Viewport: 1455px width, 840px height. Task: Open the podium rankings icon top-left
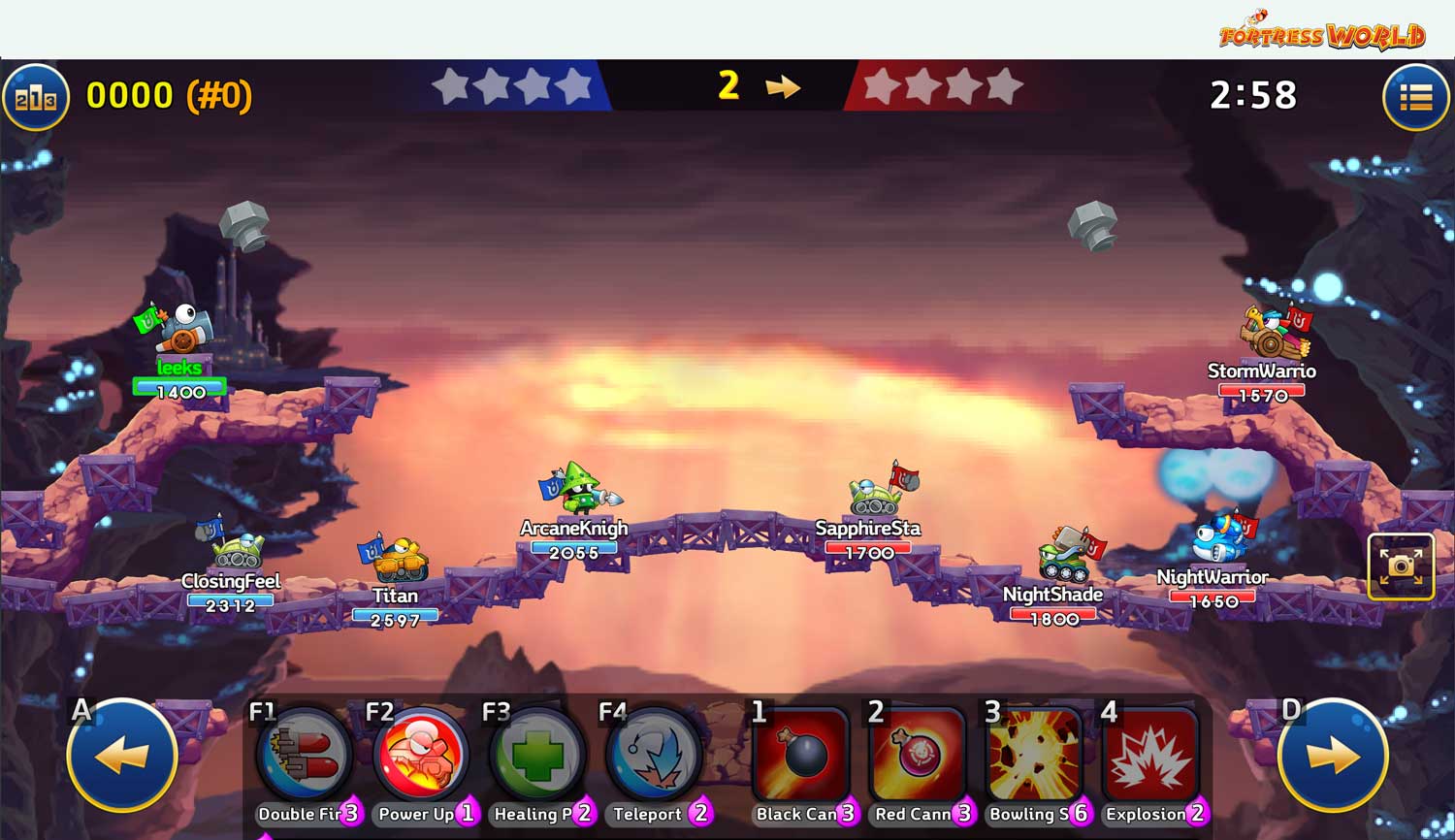36,96
